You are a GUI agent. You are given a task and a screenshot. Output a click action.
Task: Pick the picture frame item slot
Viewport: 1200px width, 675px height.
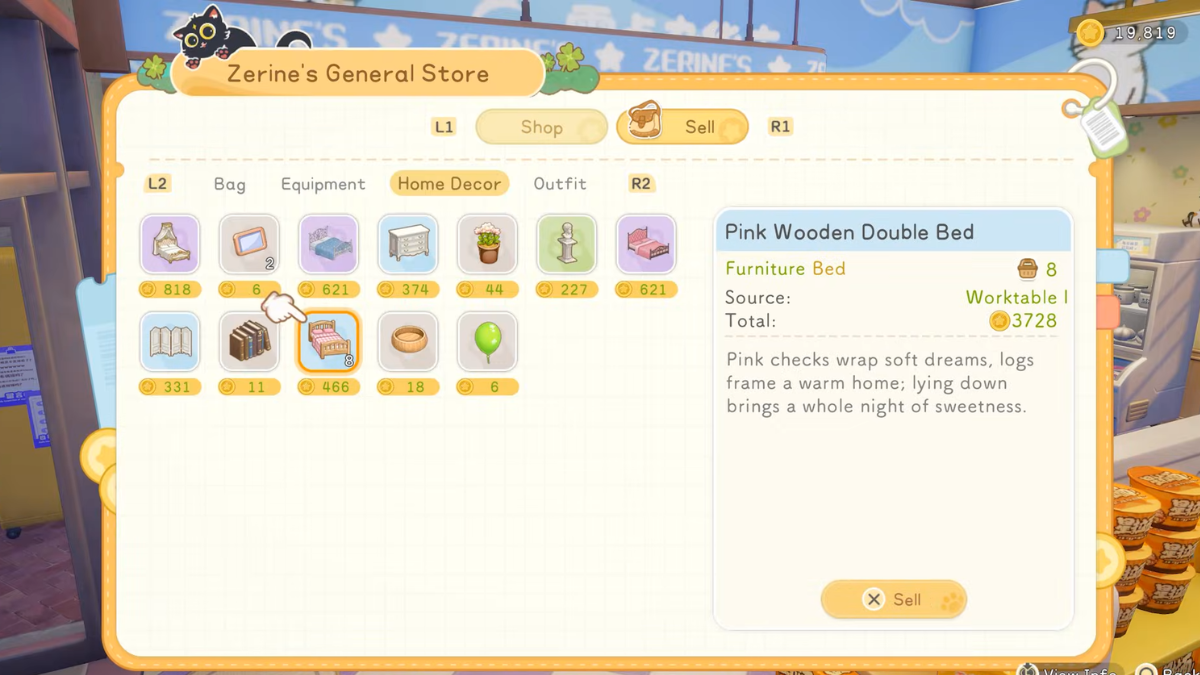[x=249, y=244]
